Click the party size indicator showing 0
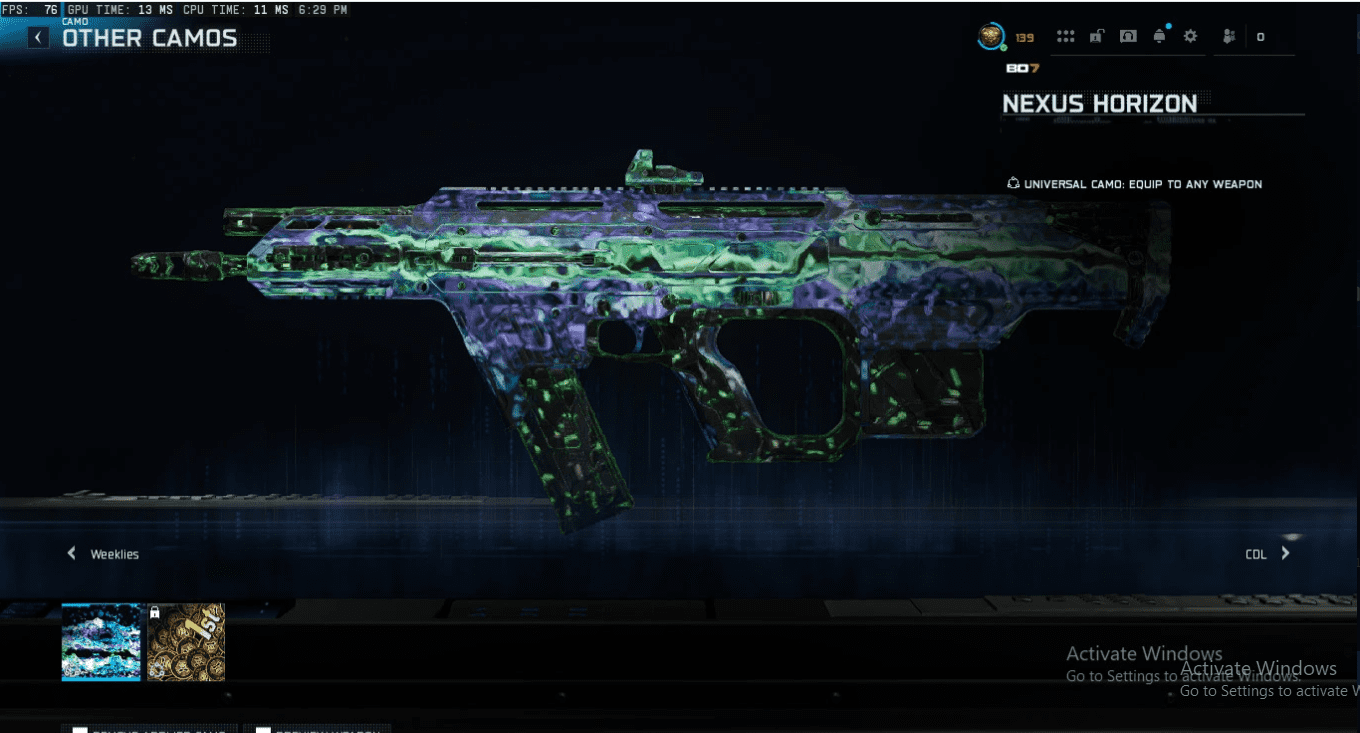1360x733 pixels. [x=1260, y=36]
